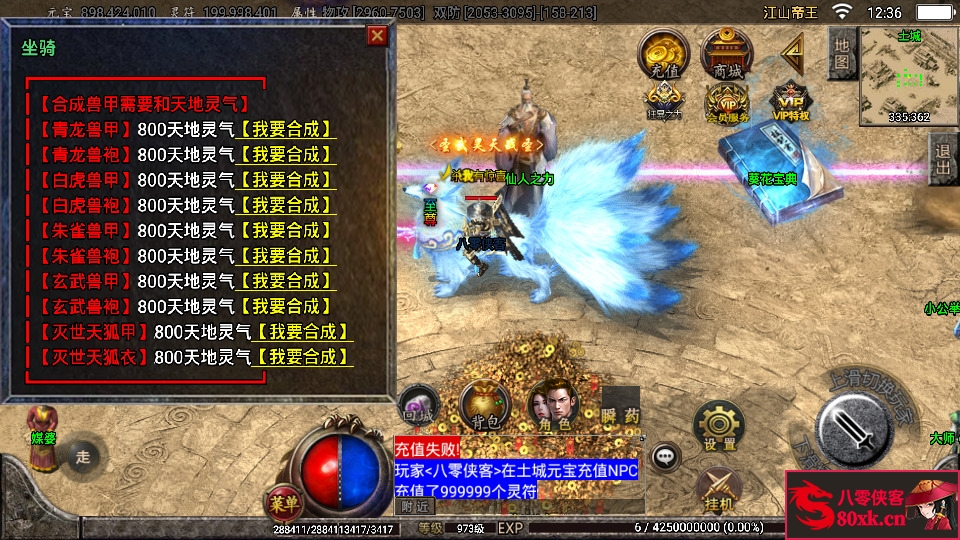Open the 设置 settings gear

click(718, 425)
